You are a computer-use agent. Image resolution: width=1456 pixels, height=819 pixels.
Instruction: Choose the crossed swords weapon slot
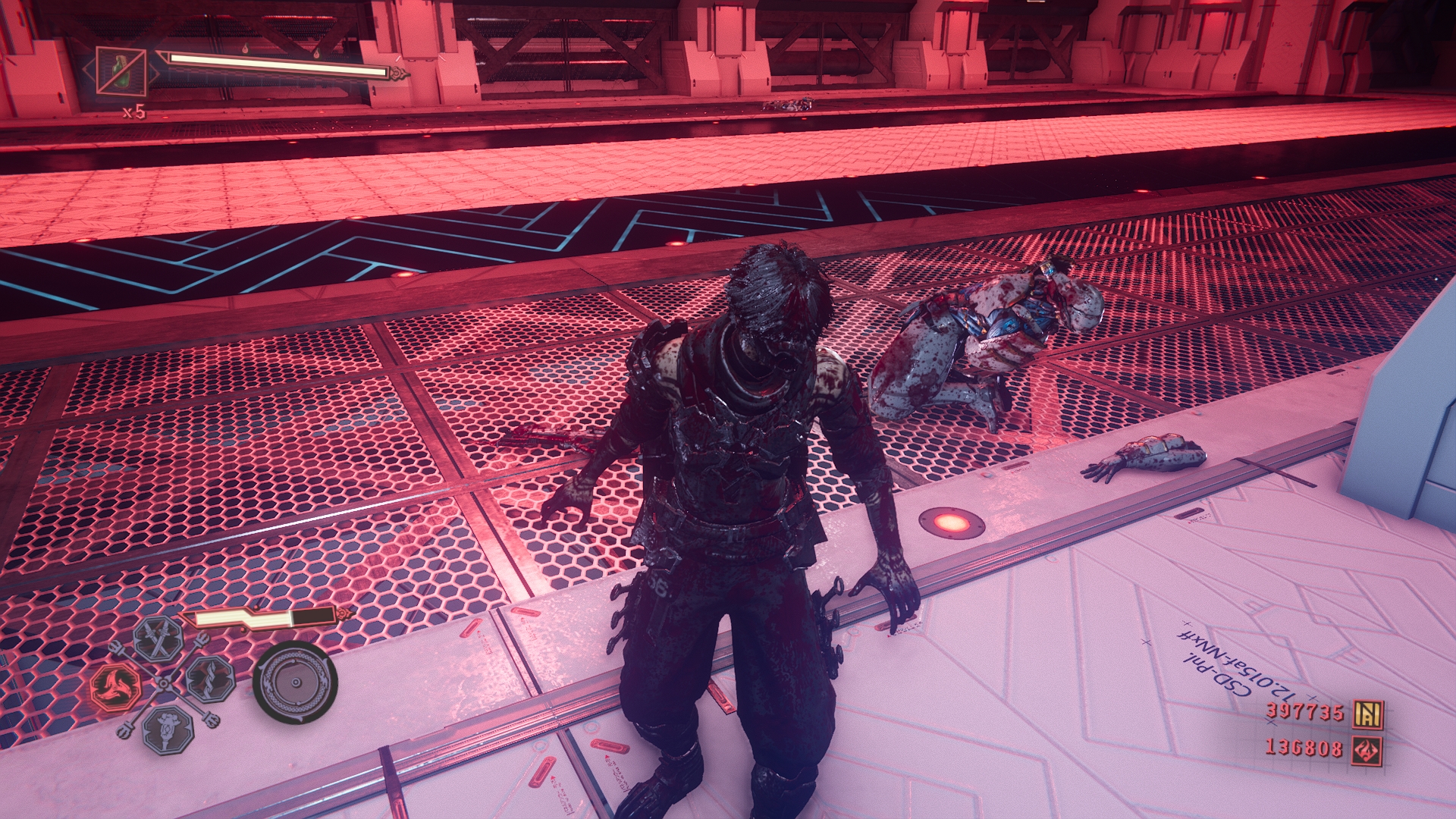click(160, 639)
